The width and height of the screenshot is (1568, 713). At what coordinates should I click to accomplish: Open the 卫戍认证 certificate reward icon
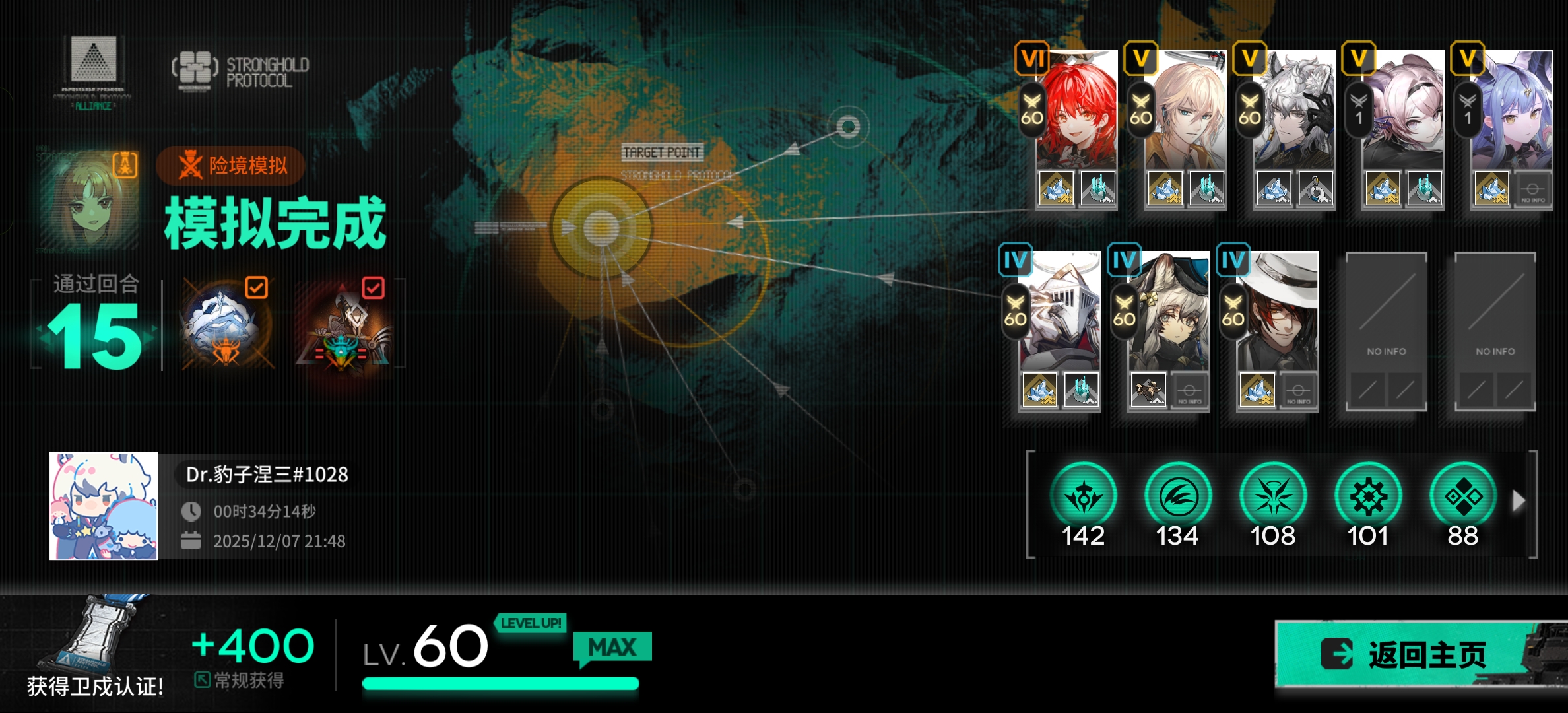(94, 635)
